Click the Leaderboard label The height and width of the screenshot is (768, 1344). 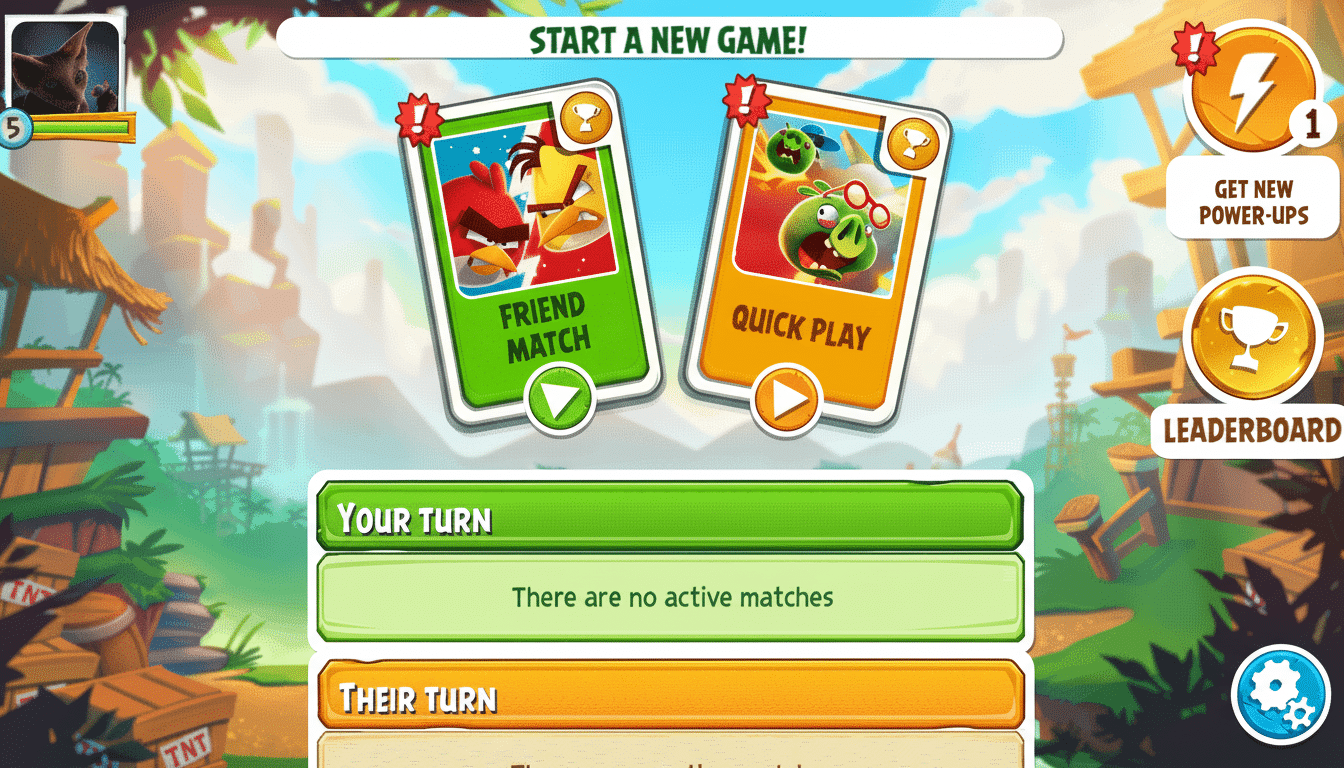[x=1252, y=432]
